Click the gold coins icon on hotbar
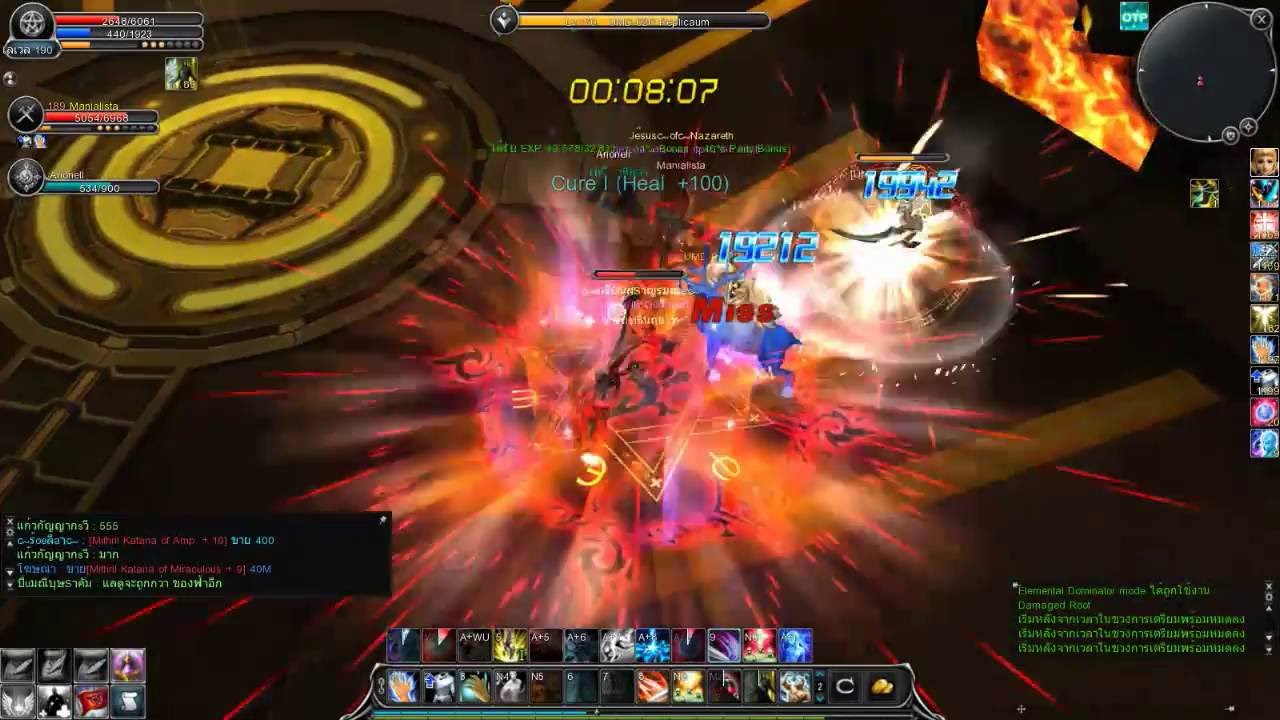The width and height of the screenshot is (1280, 720). coord(882,687)
